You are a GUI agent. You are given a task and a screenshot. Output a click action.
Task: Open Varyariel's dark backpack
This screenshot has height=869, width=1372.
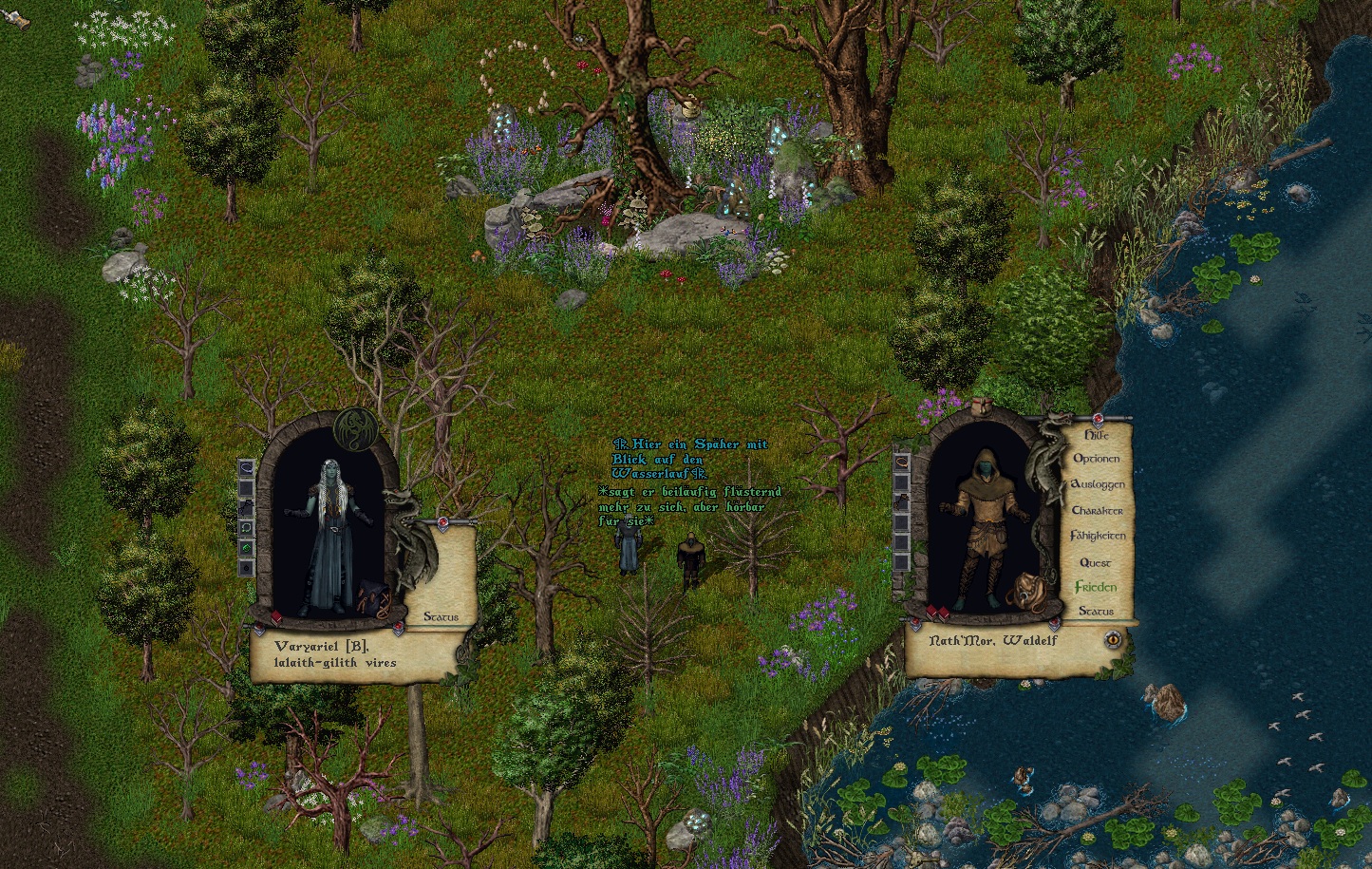coord(372,599)
